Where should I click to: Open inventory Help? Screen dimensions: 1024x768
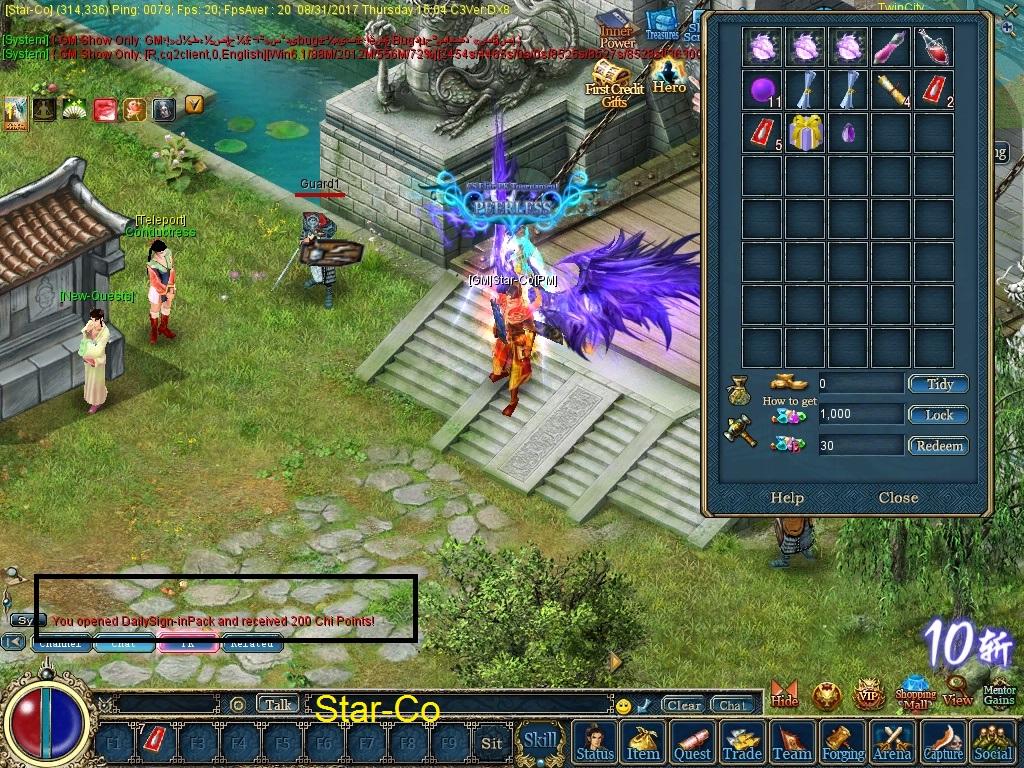[x=787, y=498]
